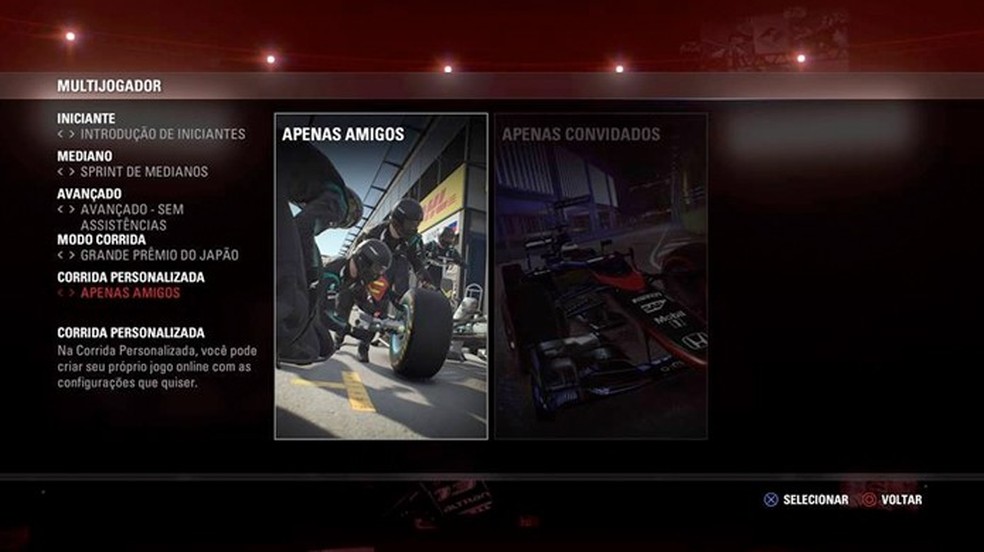Viewport: 984px width, 552px height.
Task: Open Introdução de Iniciantes under Iniciante
Action: click(x=162, y=134)
